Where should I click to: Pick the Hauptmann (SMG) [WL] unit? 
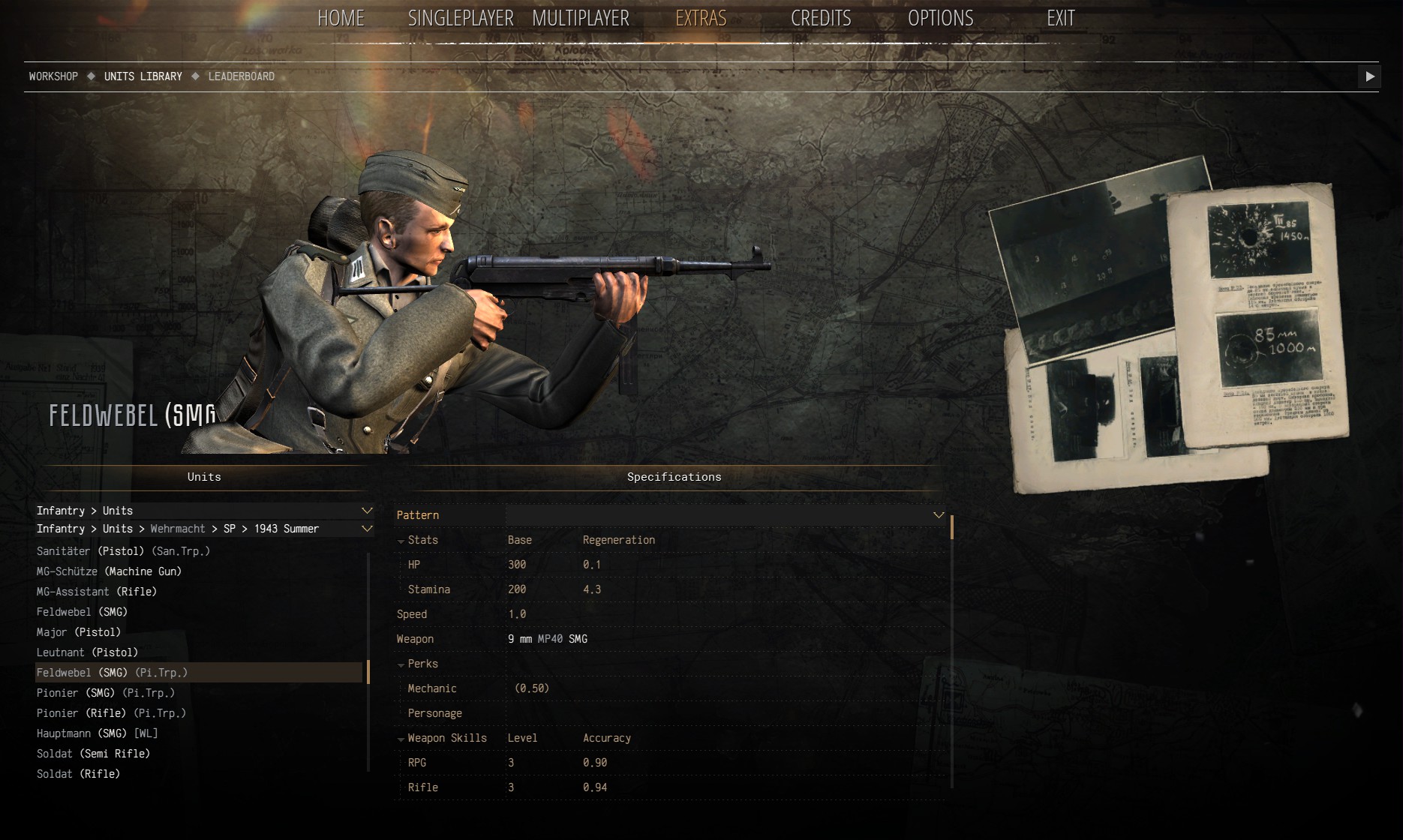click(x=97, y=733)
